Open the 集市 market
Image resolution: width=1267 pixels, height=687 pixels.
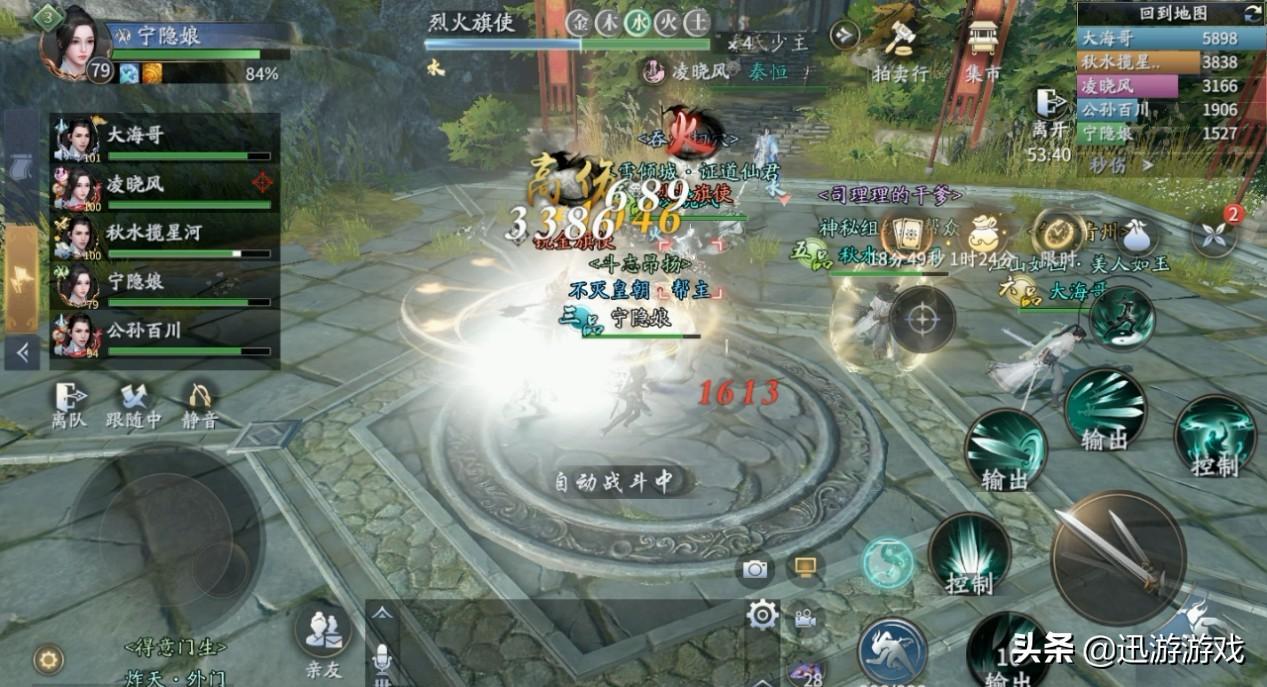click(984, 48)
